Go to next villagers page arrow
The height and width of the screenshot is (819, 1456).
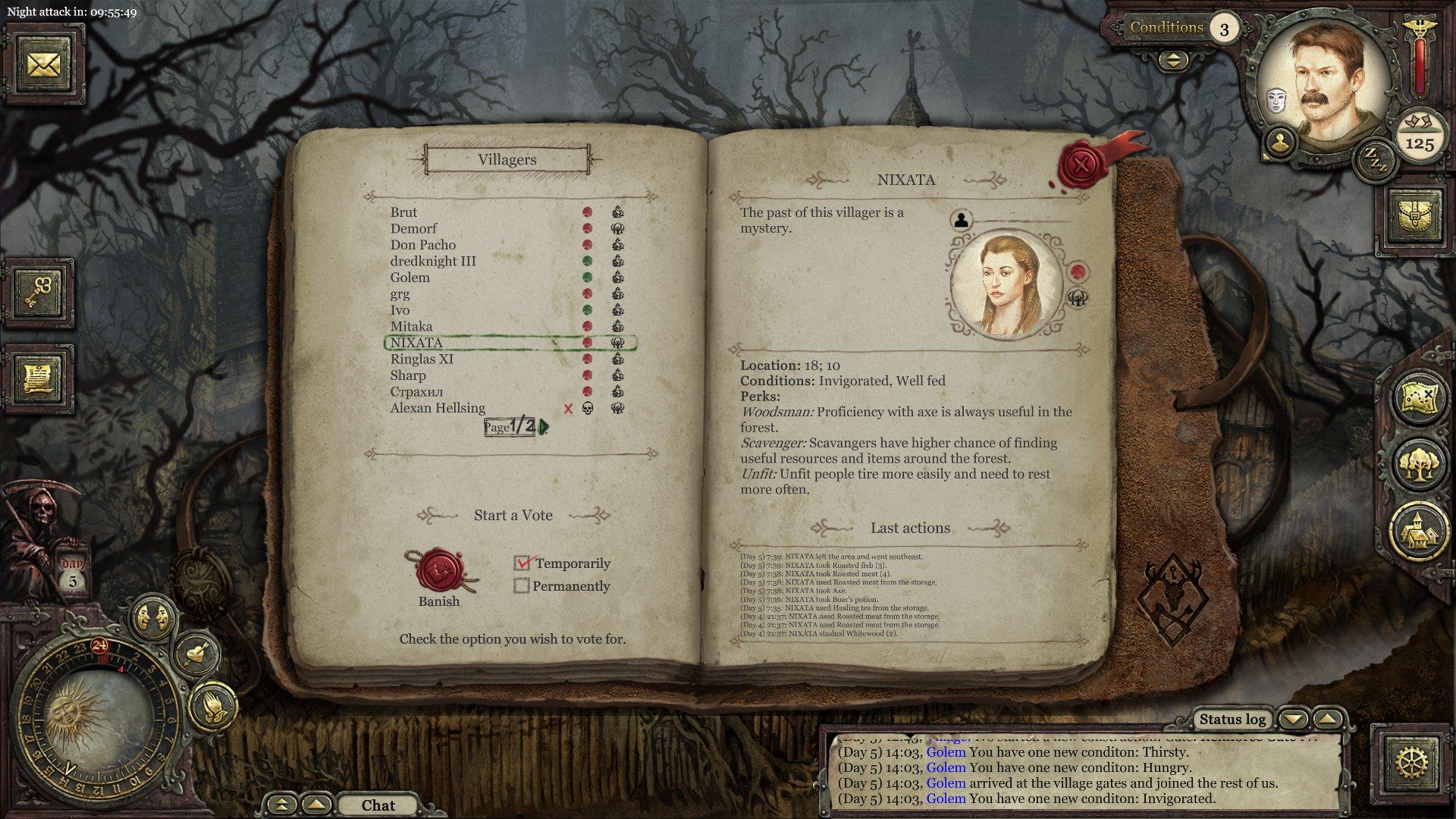(544, 427)
